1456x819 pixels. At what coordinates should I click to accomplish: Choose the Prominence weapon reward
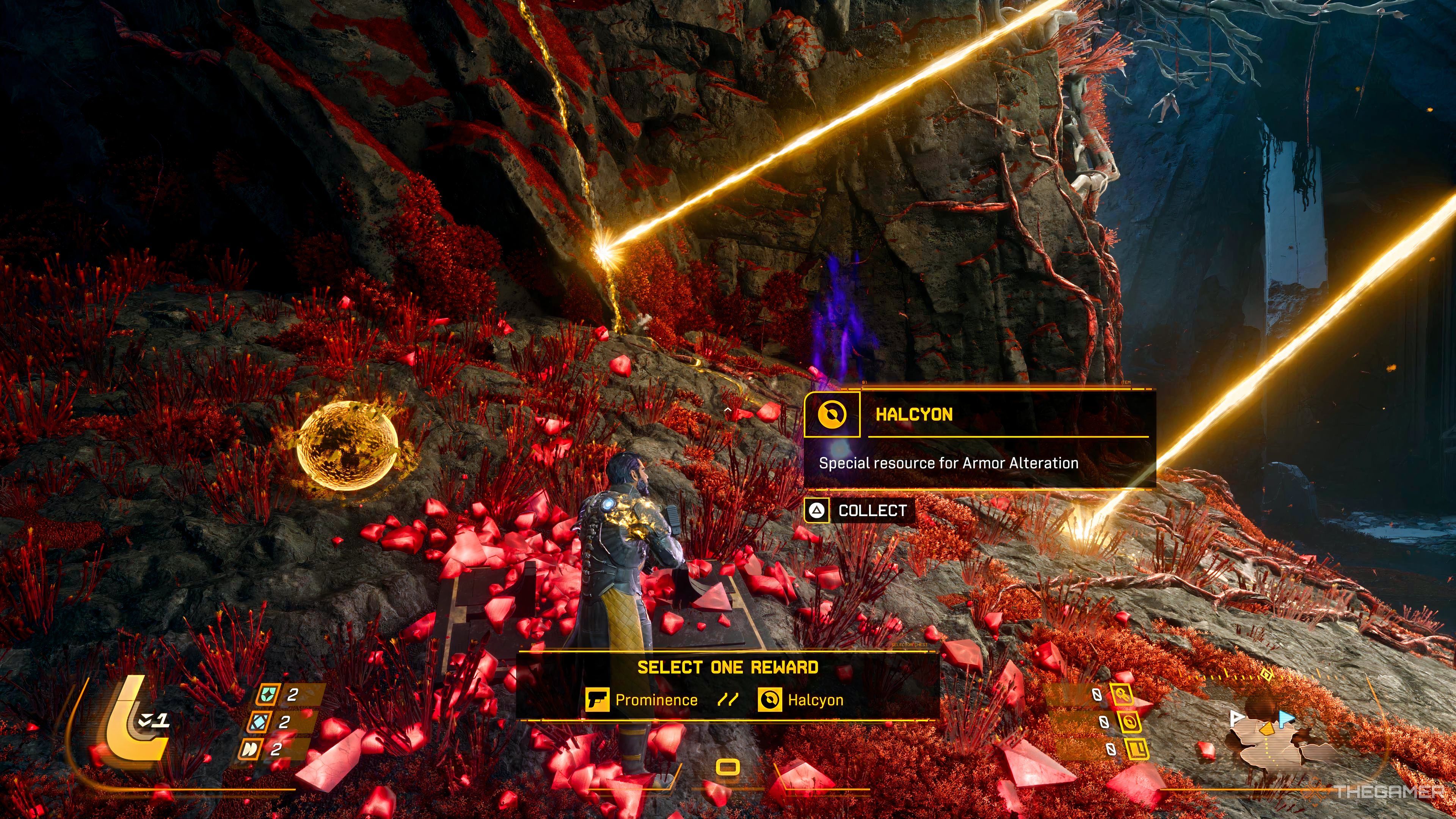[x=642, y=700]
